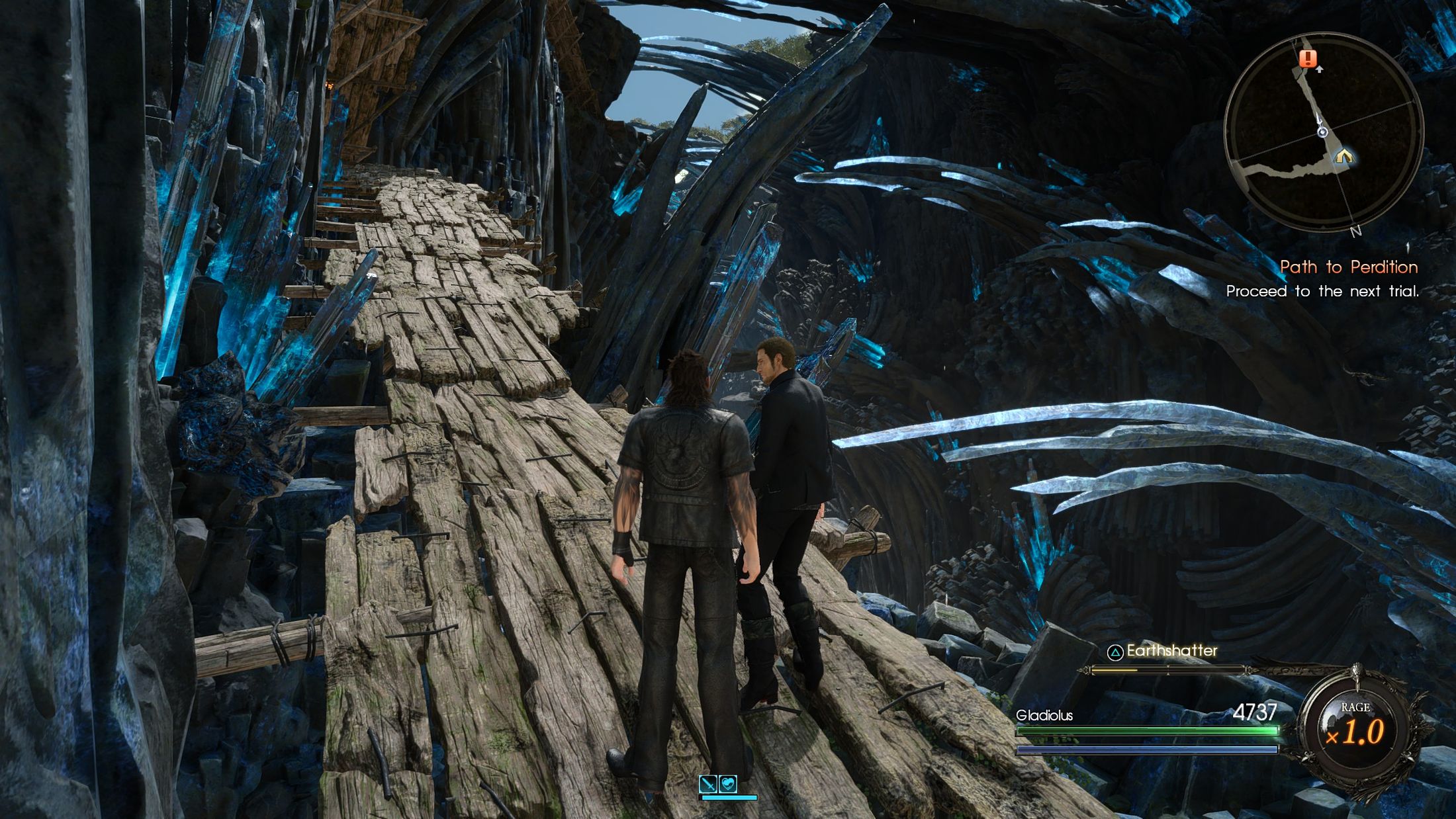
Task: Select the sword status icon
Action: pyautogui.click(x=709, y=784)
